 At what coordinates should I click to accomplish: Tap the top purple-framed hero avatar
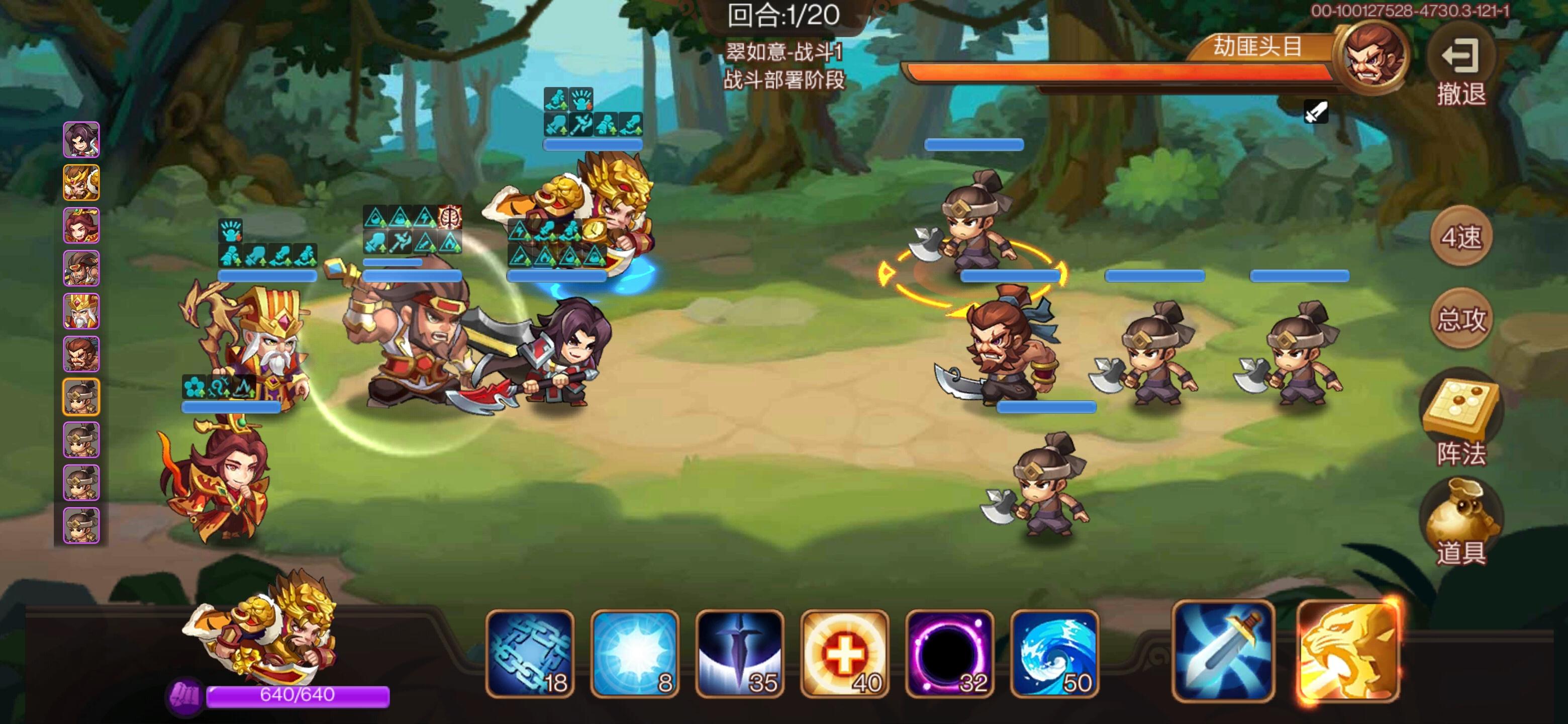click(81, 140)
